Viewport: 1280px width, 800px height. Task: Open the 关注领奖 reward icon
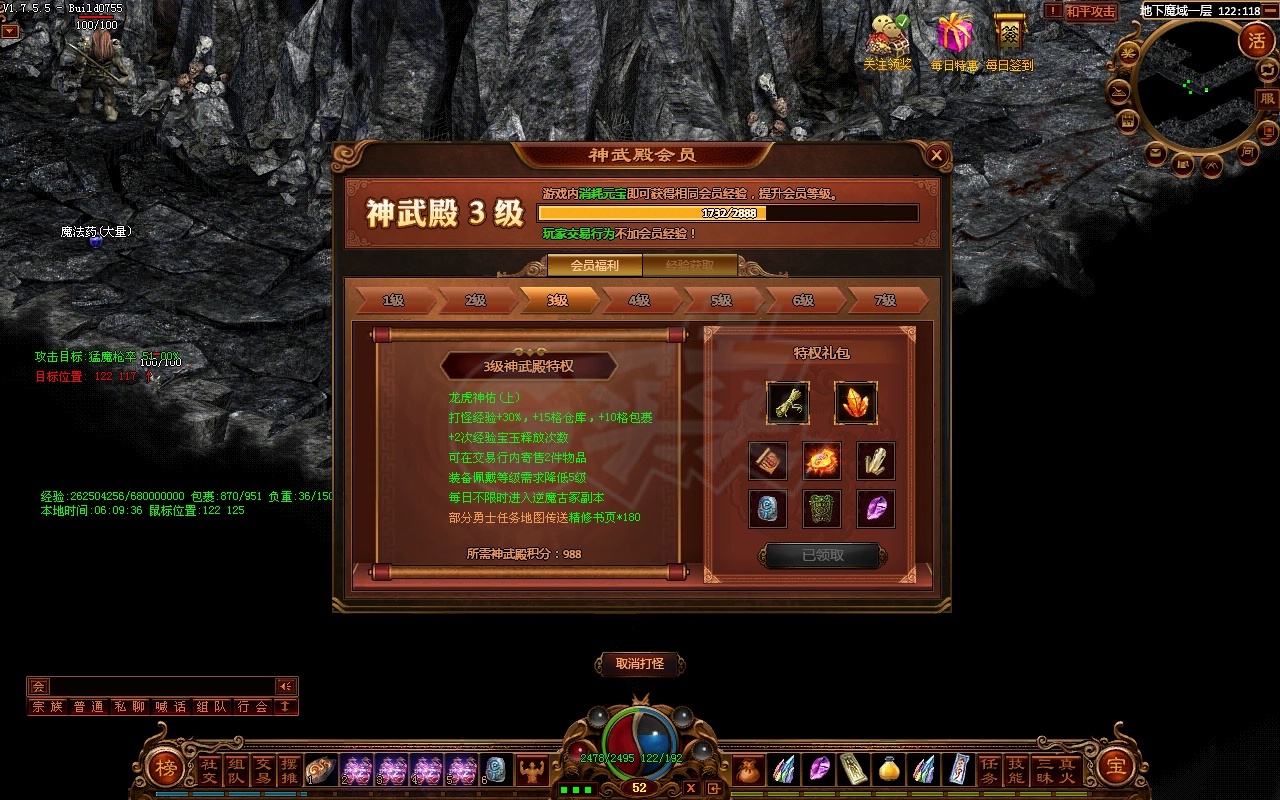point(887,42)
